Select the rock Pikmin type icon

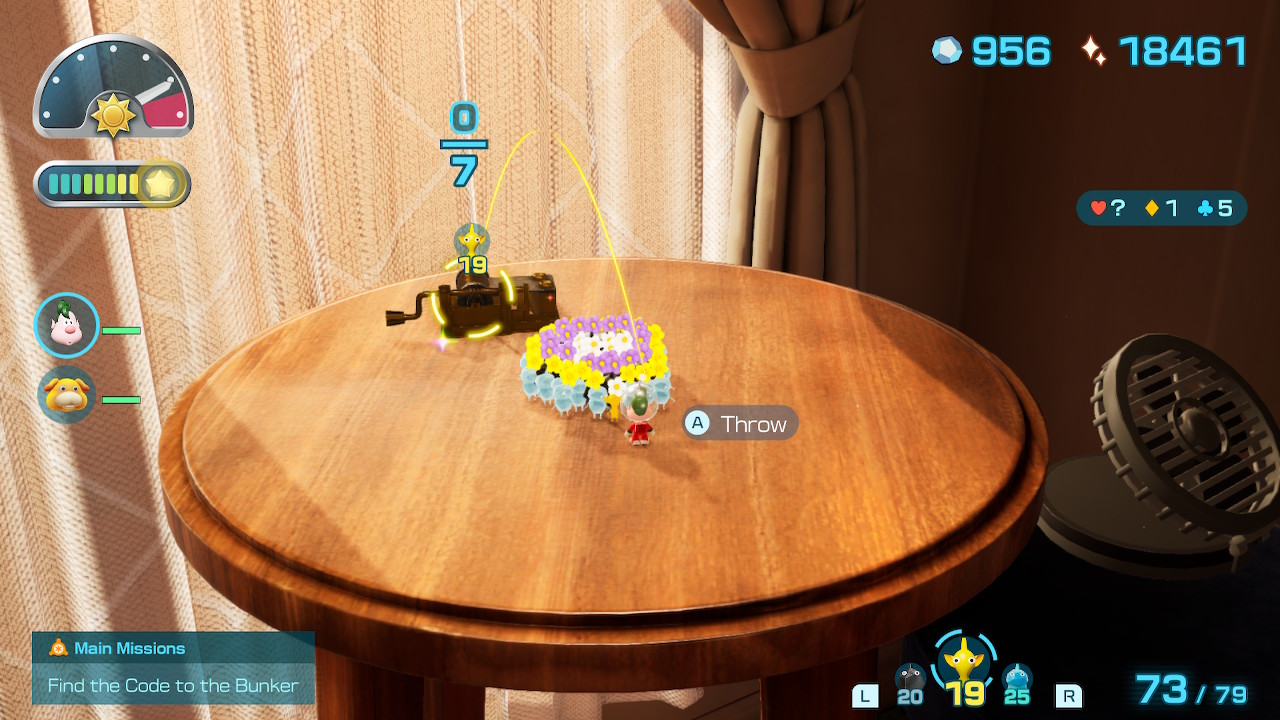[910, 679]
